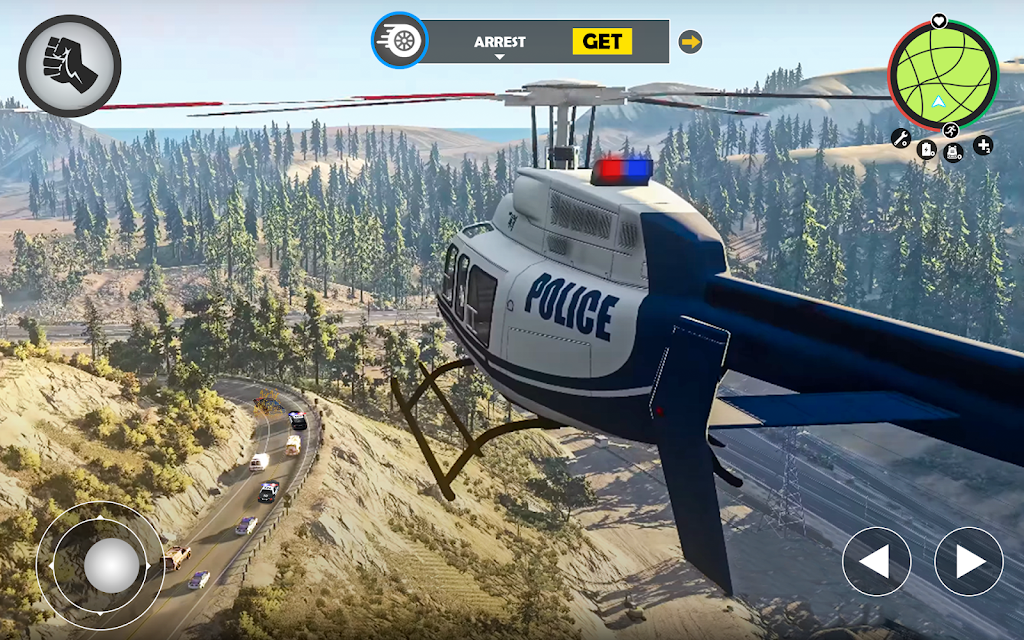The height and width of the screenshot is (640, 1024).
Task: Steer right with the right arrow button
Action: 968,562
